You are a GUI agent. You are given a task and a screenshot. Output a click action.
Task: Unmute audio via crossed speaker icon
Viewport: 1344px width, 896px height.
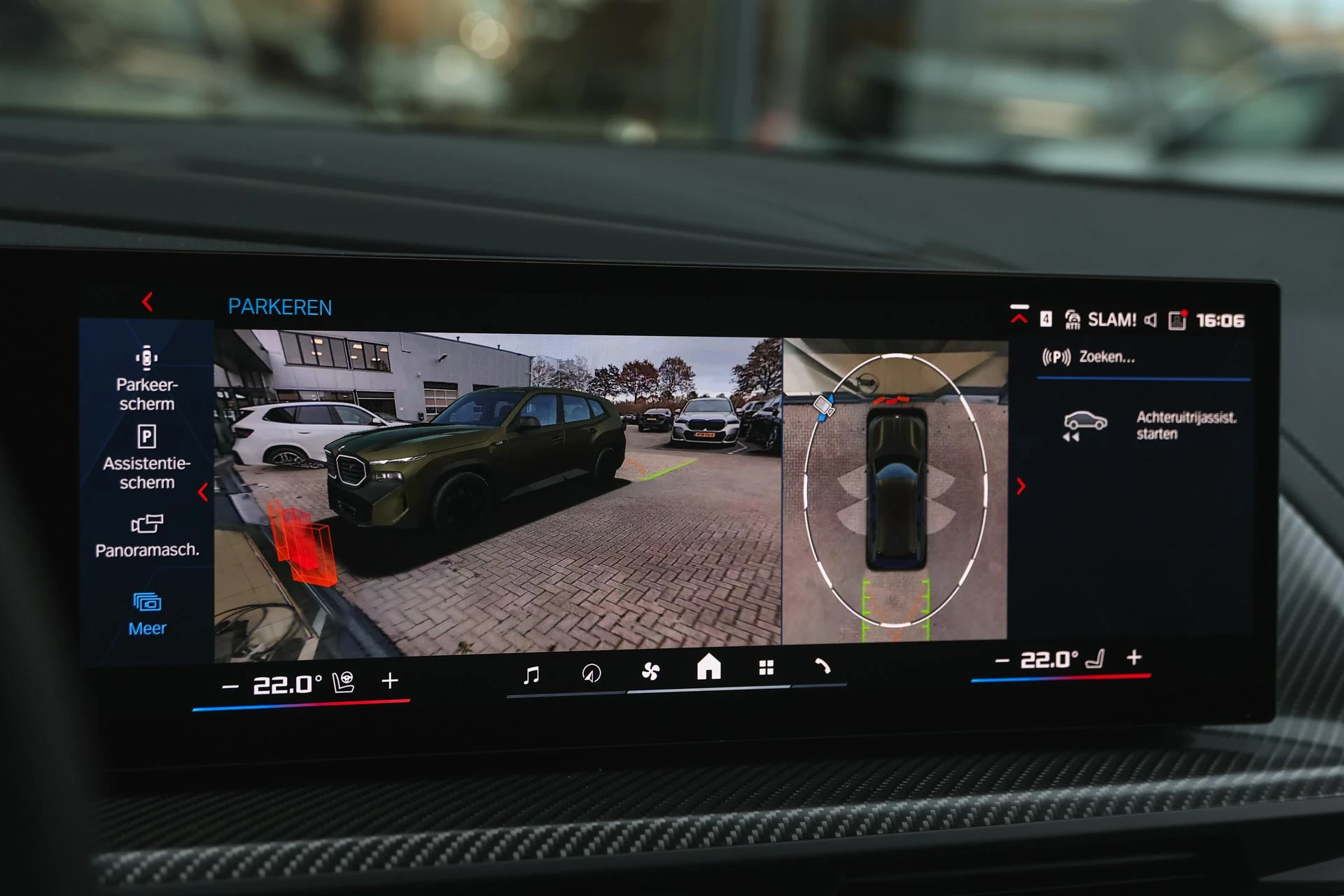point(1150,319)
